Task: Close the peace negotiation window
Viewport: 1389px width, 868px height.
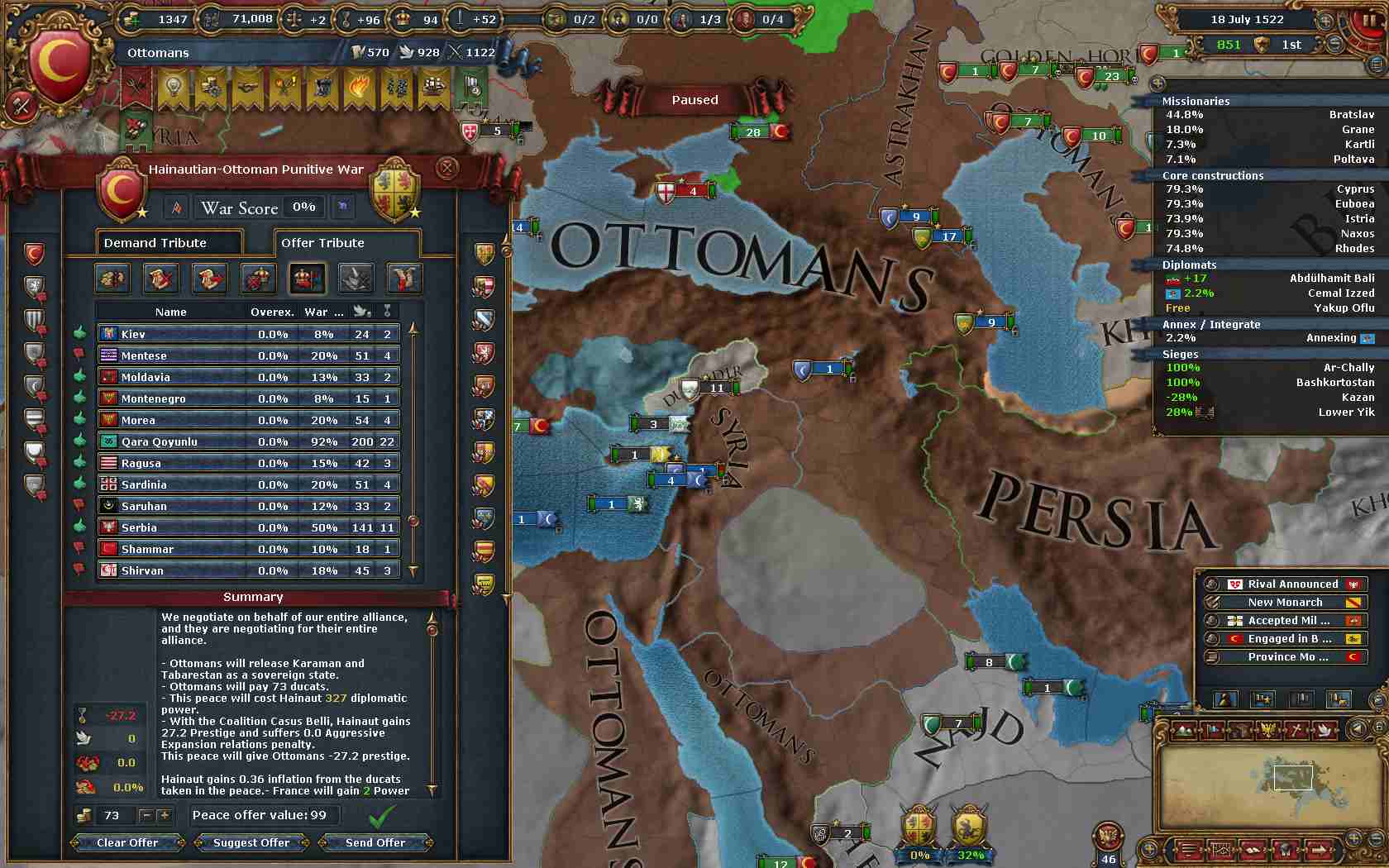Action: [x=446, y=168]
